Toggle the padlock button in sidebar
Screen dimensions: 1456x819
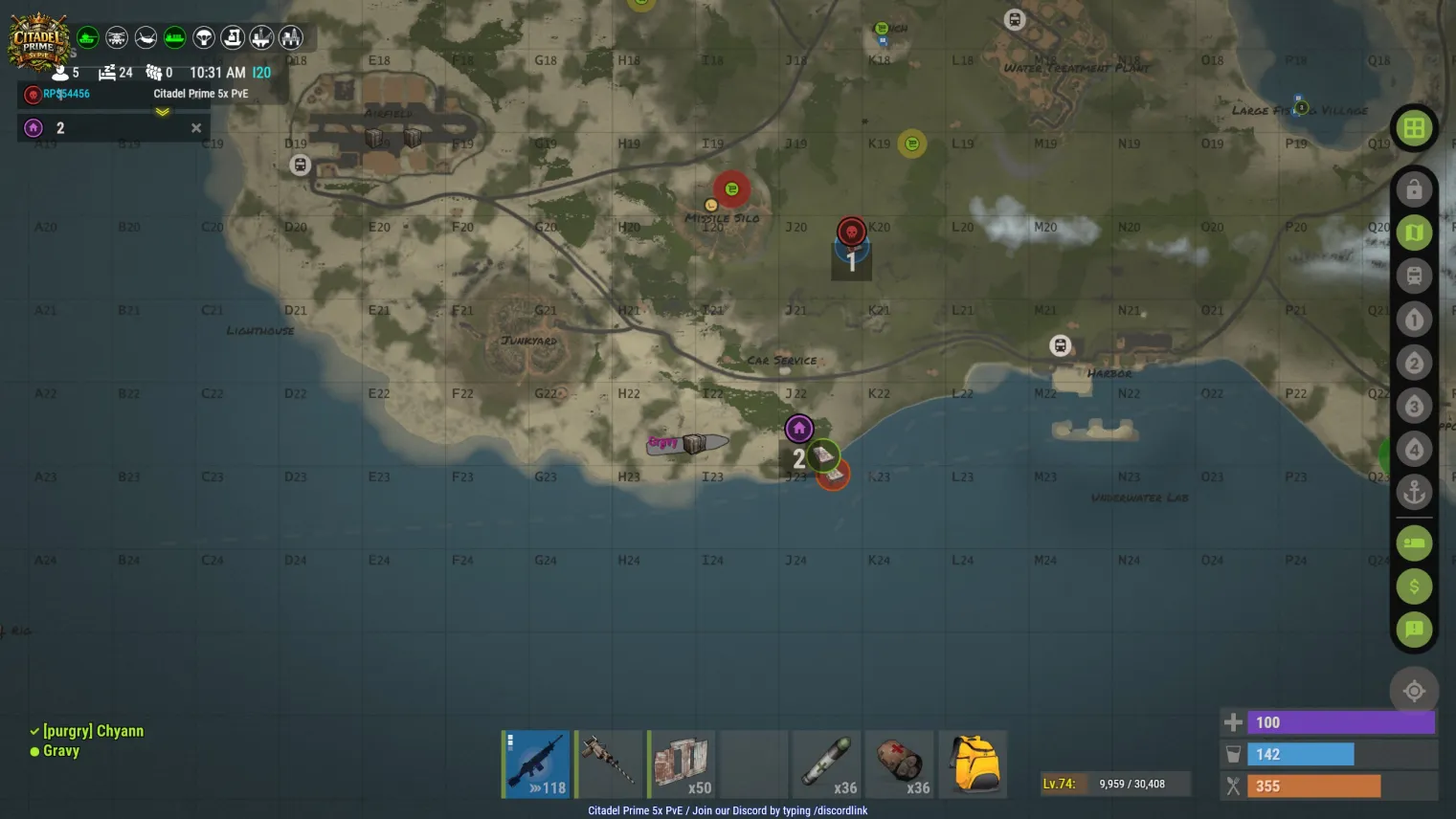pos(1414,189)
